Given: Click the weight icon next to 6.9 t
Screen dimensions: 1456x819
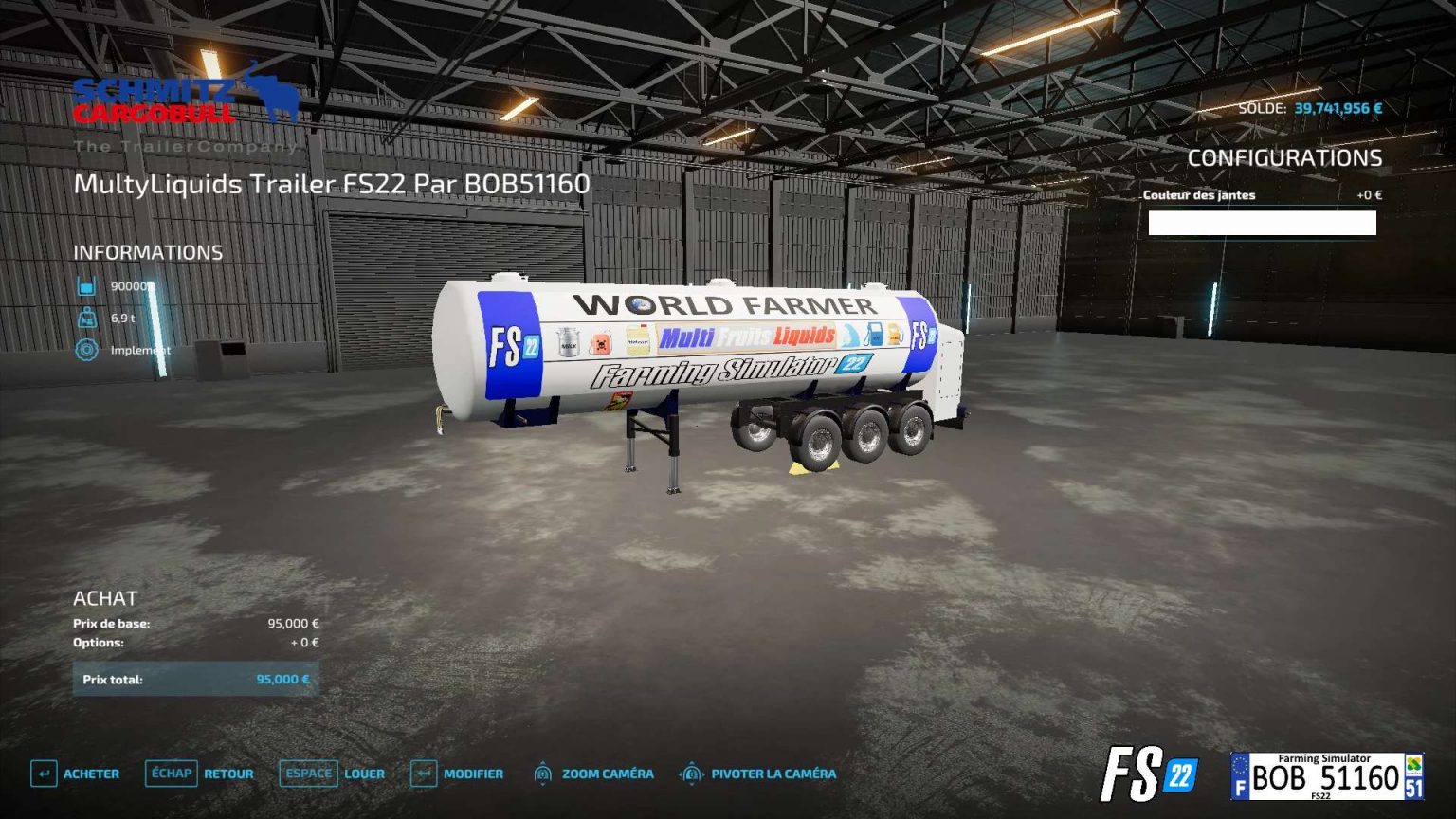Looking at the screenshot, I should coord(86,318).
